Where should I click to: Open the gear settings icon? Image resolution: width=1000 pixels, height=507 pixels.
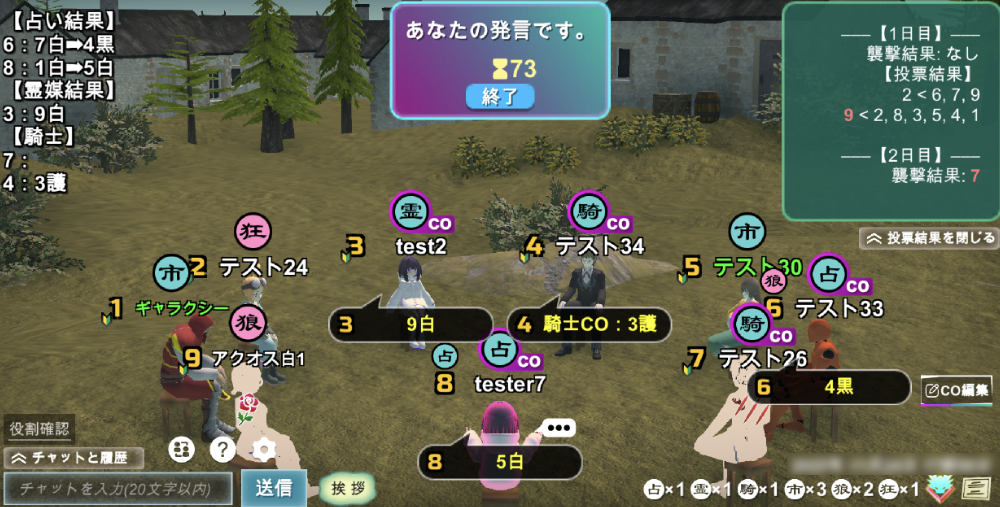pyautogui.click(x=264, y=450)
